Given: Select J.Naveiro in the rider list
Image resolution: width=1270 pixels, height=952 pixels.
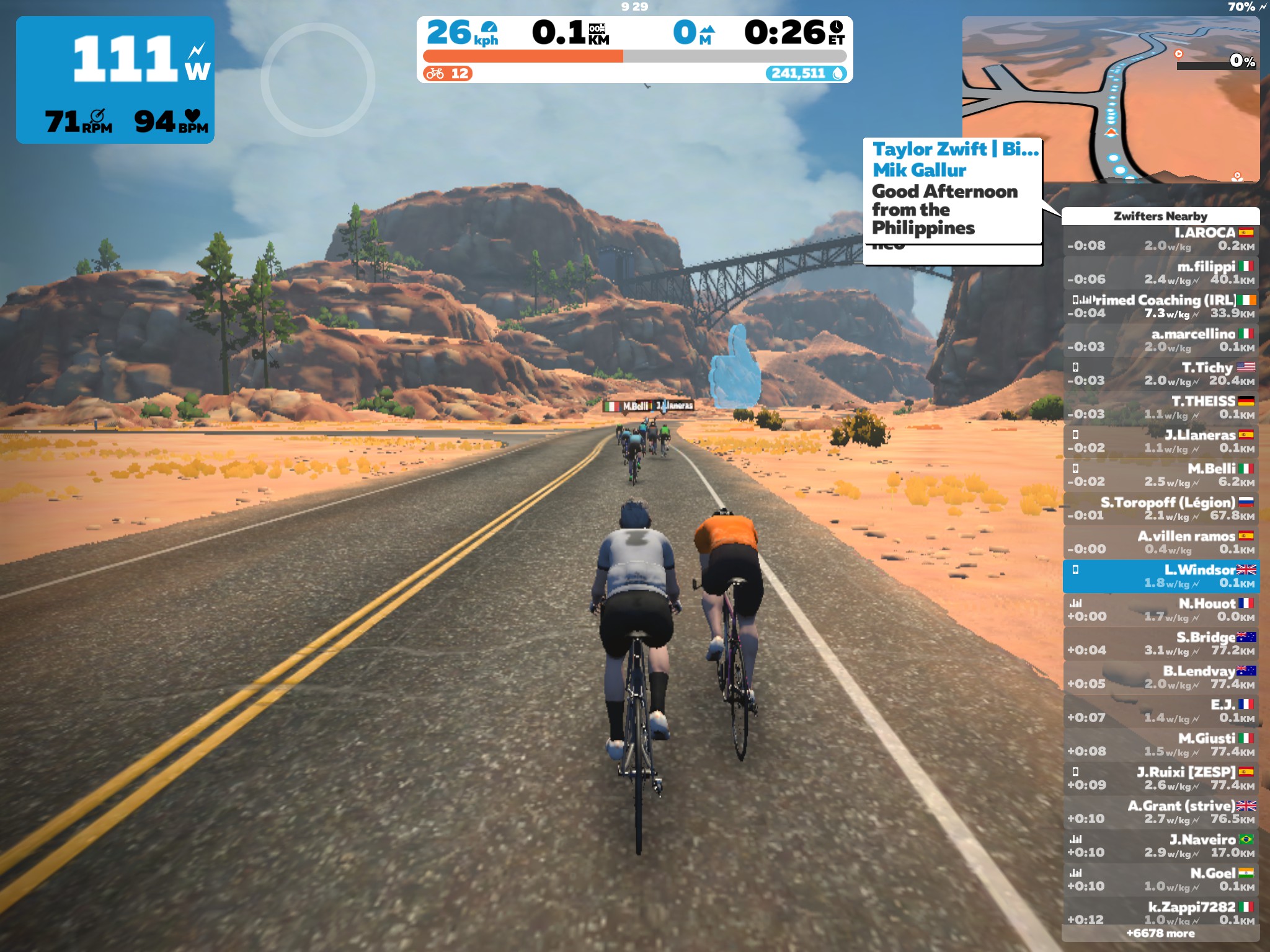Looking at the screenshot, I should point(1160,846).
